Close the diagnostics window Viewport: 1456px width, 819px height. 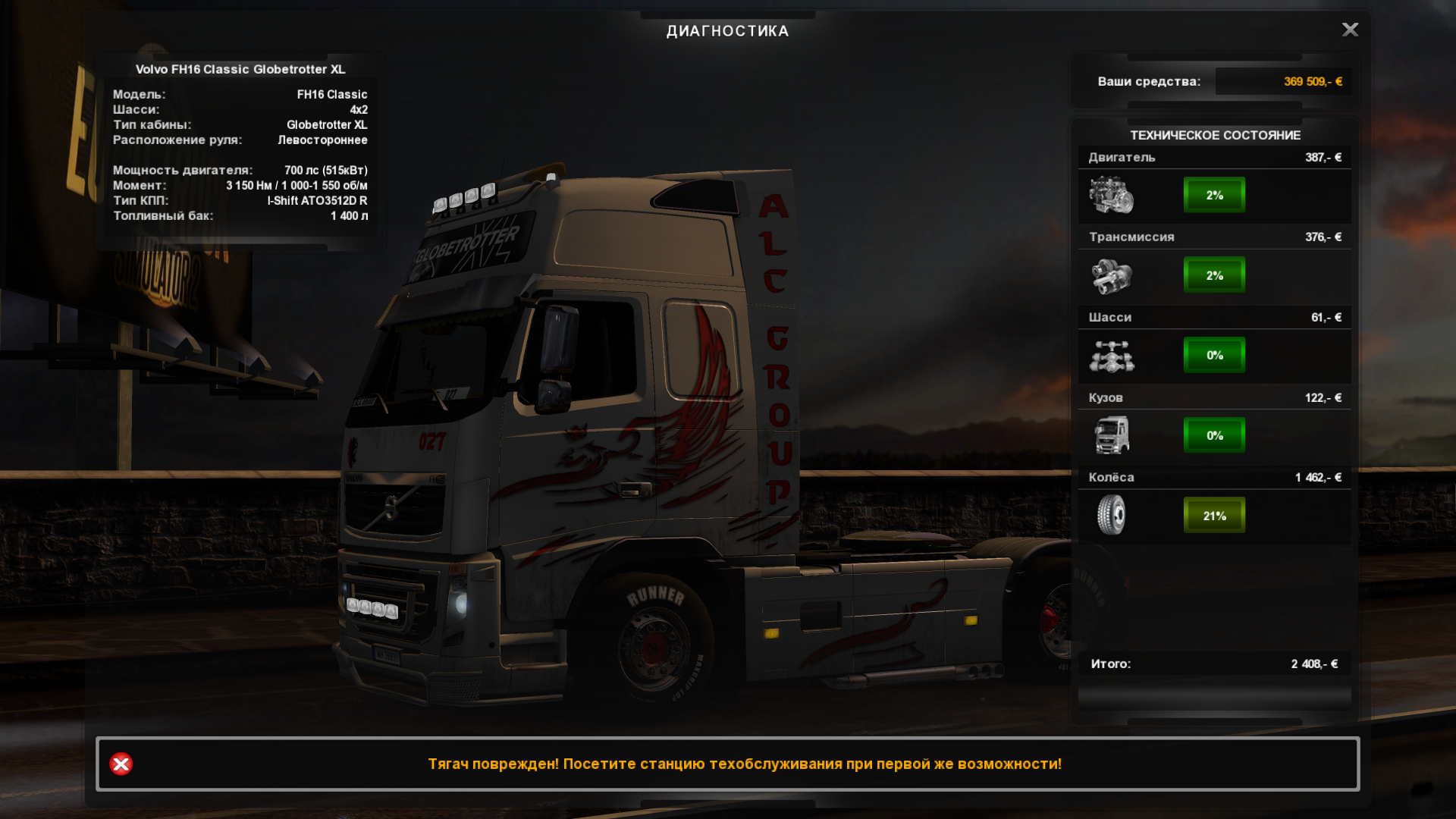(x=1350, y=30)
